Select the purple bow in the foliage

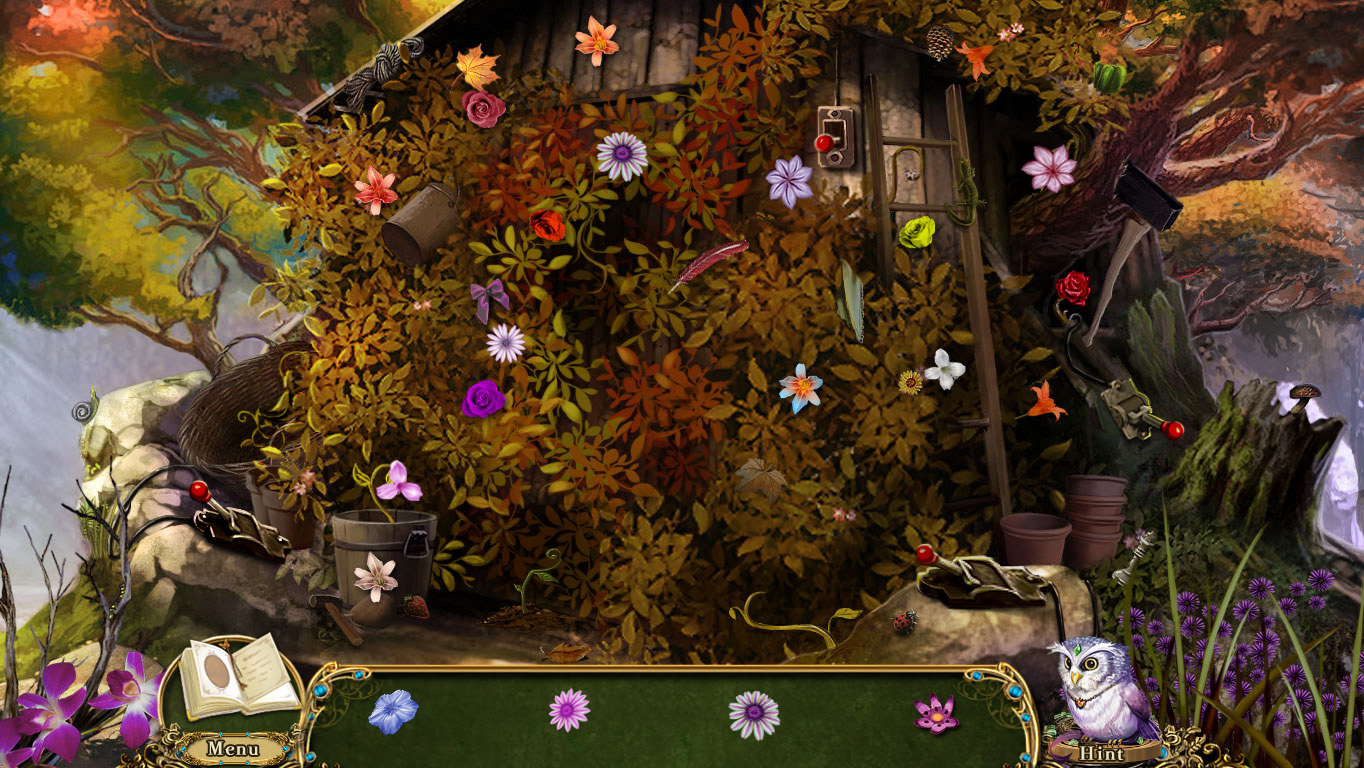[486, 295]
